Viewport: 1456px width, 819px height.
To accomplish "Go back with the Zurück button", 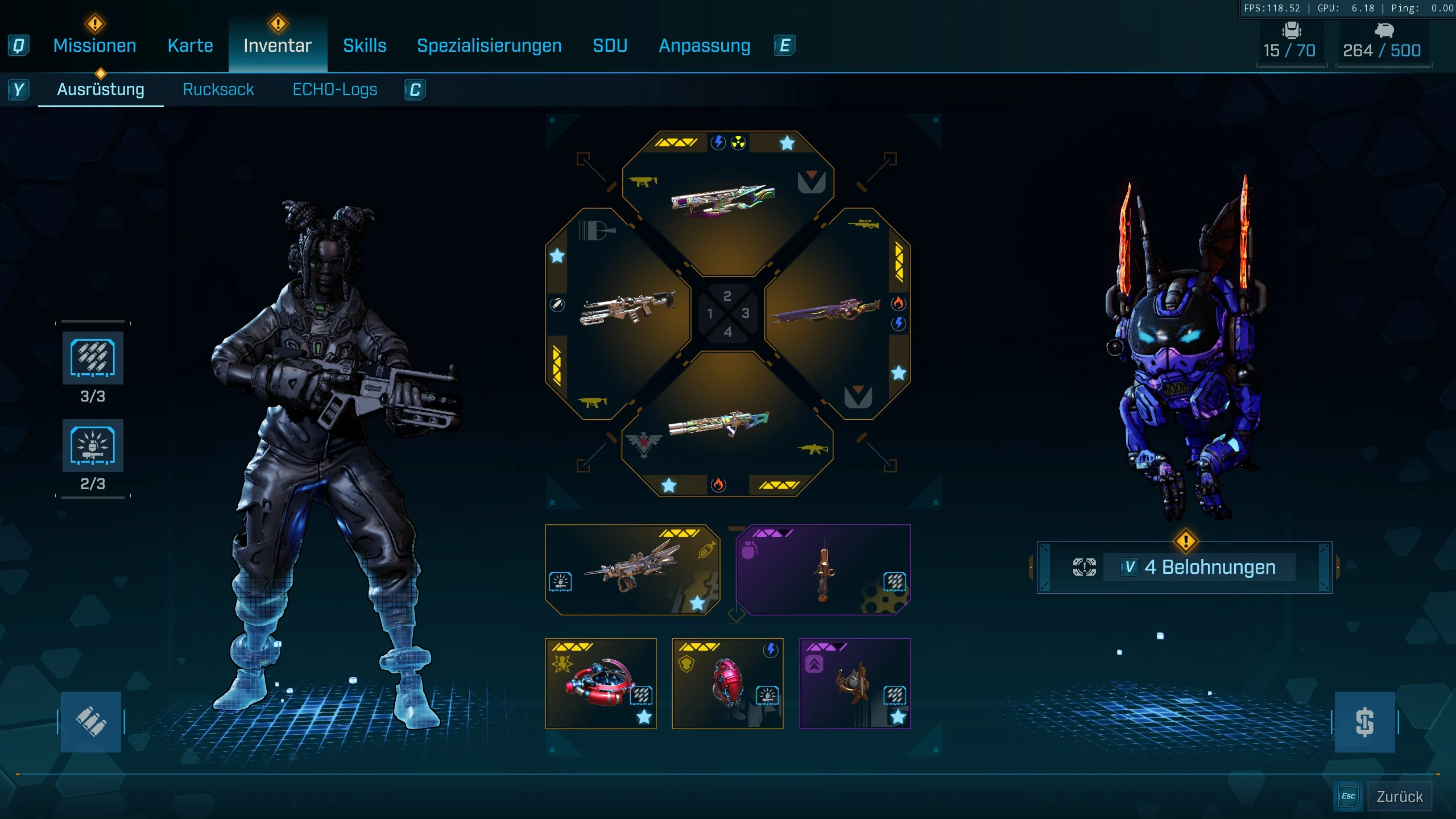I will point(1399,796).
